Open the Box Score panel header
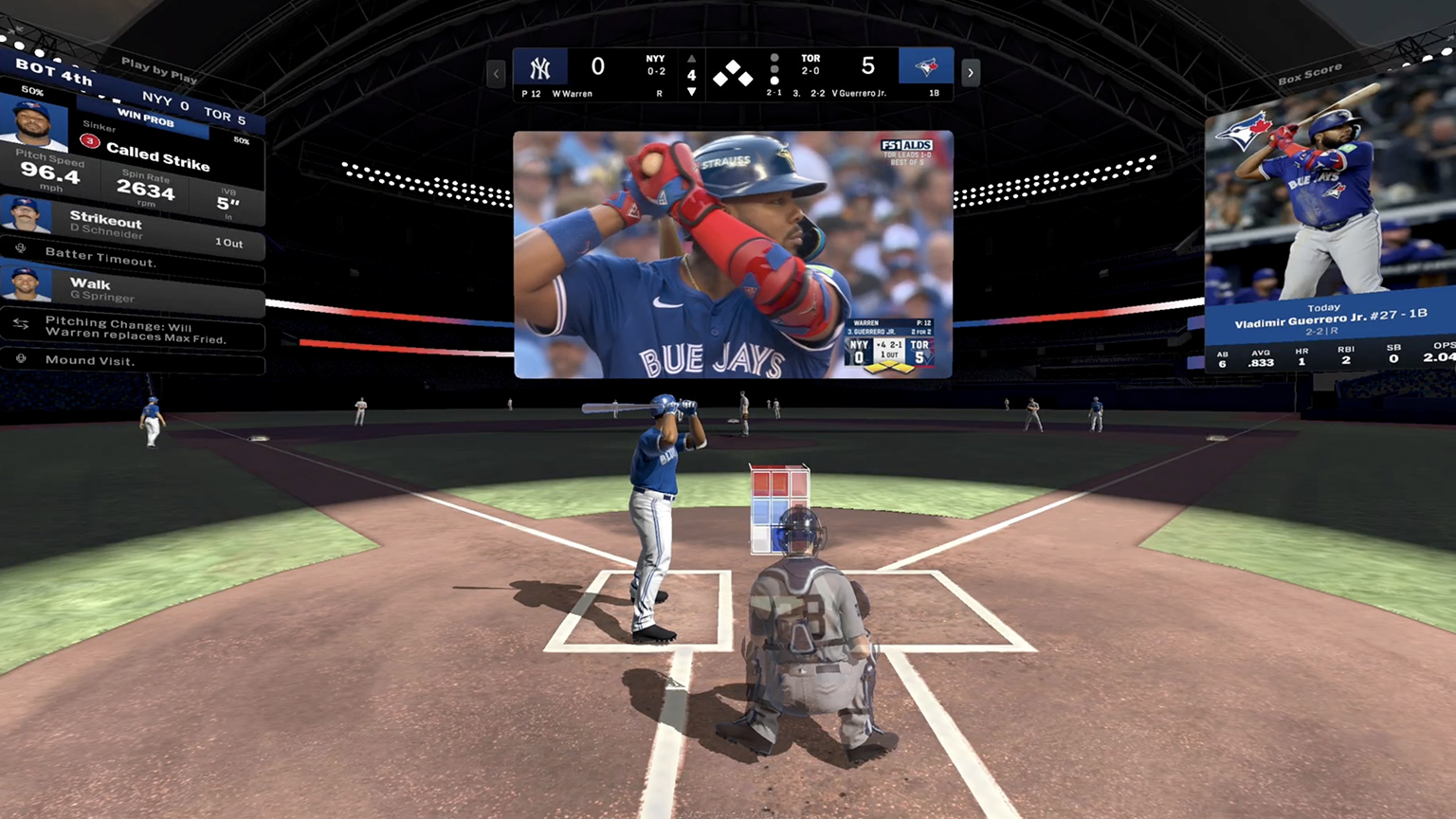Image resolution: width=1456 pixels, height=819 pixels. tap(1309, 74)
